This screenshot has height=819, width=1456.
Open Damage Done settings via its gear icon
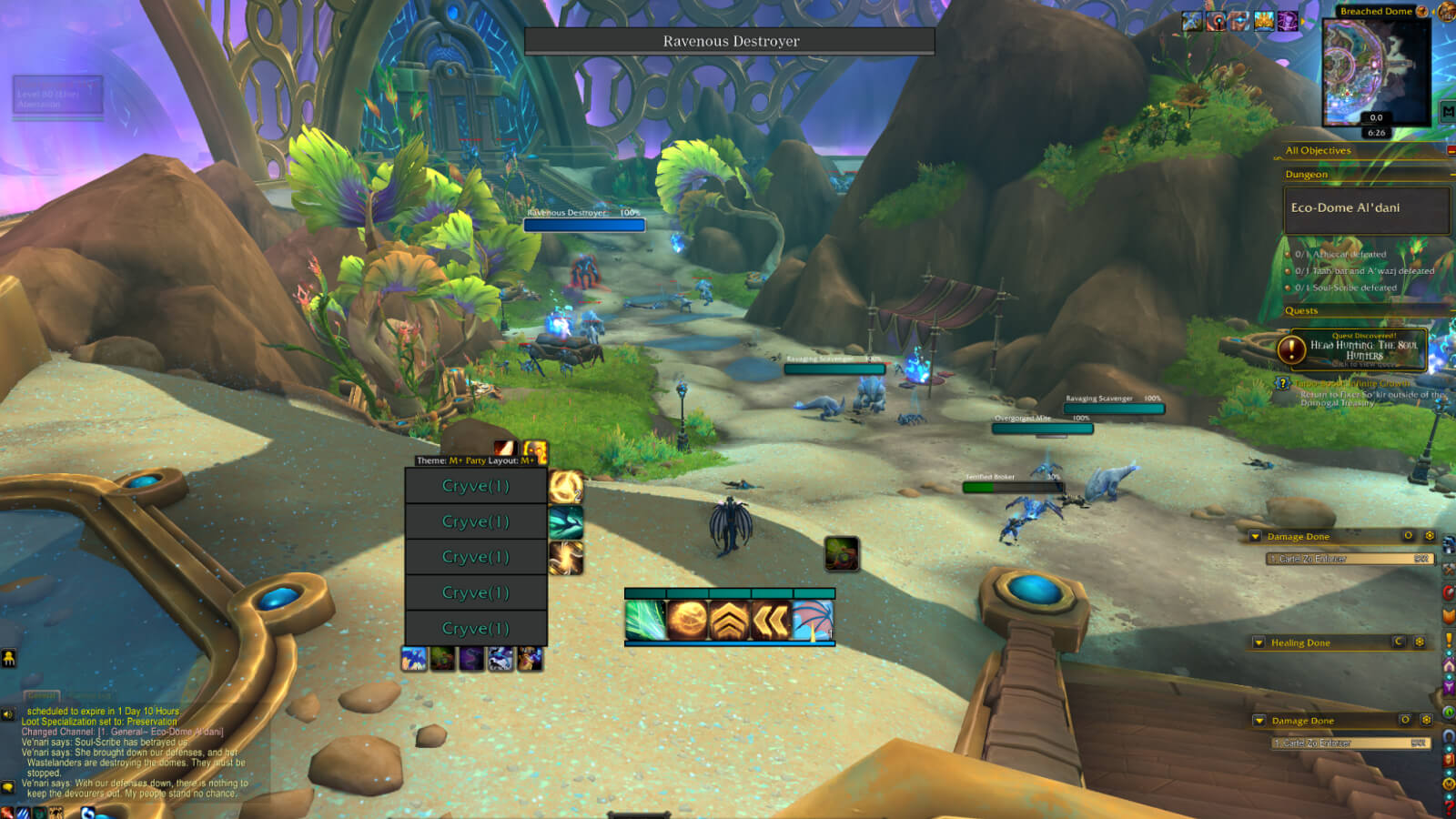coord(1430,536)
